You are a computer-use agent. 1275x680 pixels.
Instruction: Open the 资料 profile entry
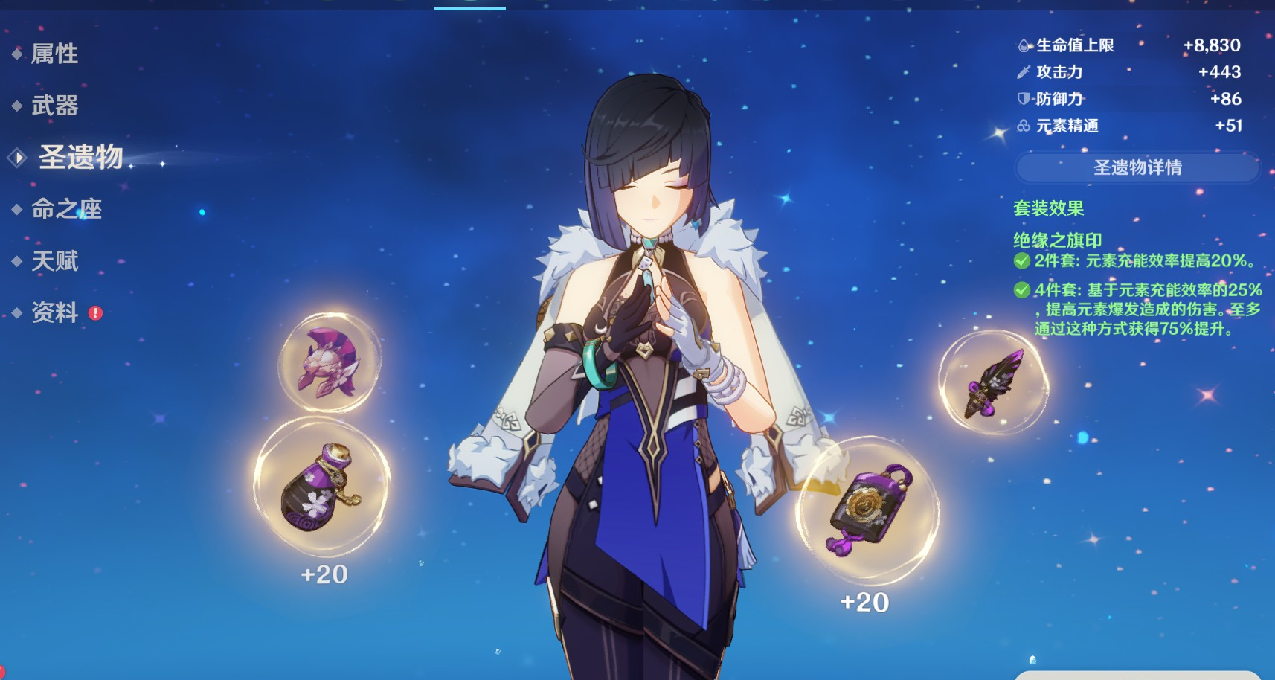click(x=54, y=313)
